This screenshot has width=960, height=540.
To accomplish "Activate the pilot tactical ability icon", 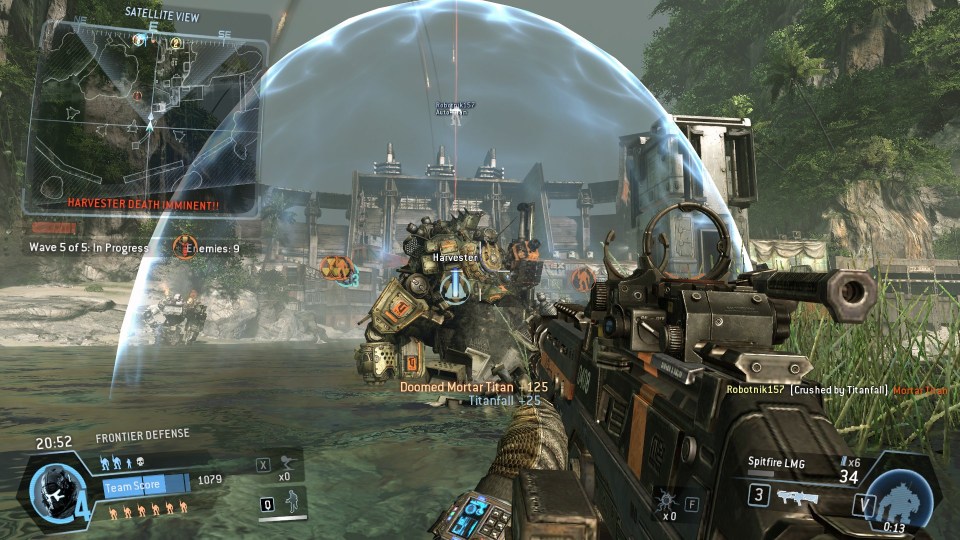I will pyautogui.click(x=291, y=503).
